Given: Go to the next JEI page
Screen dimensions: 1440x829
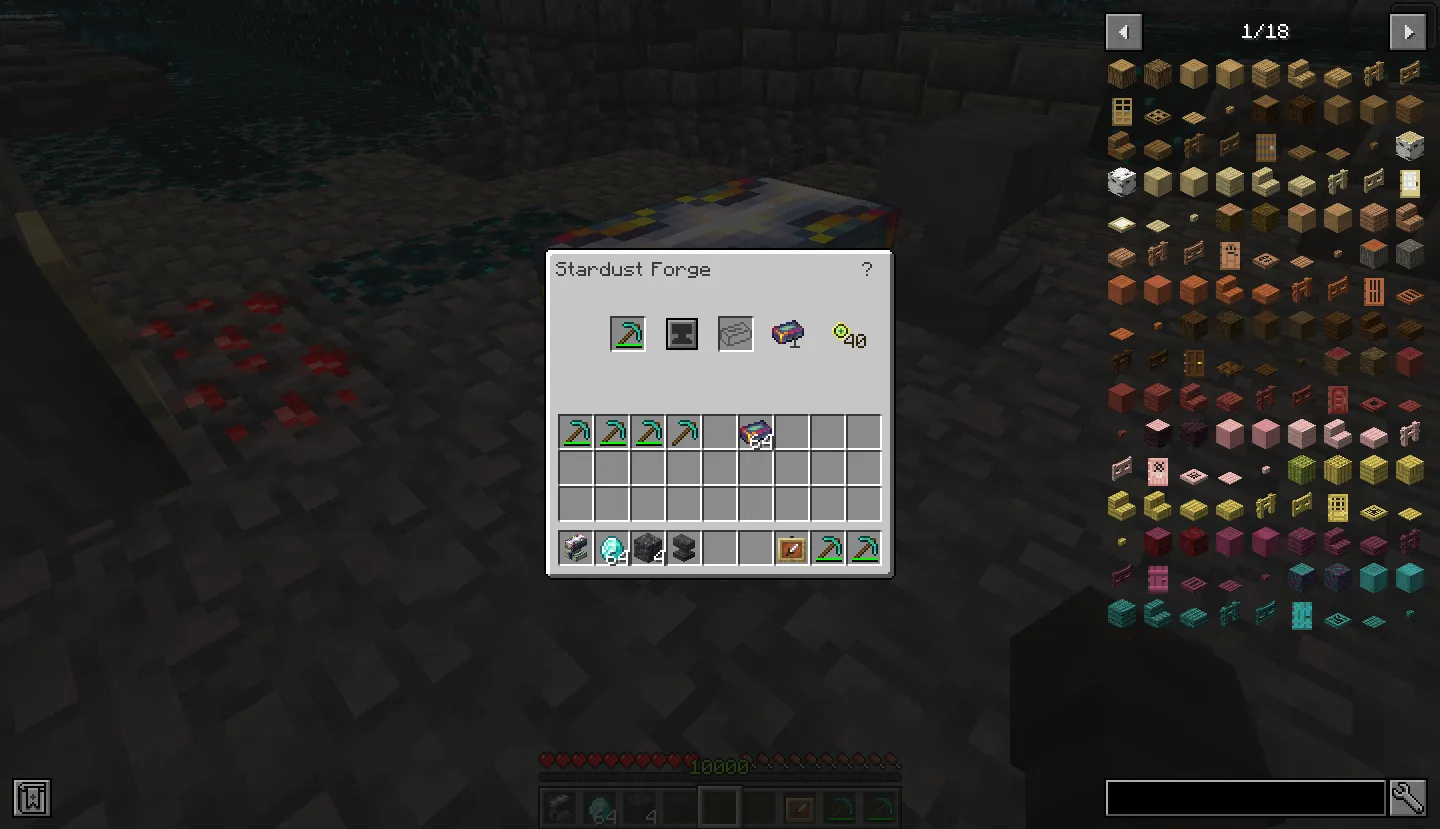Looking at the screenshot, I should pyautogui.click(x=1408, y=31).
